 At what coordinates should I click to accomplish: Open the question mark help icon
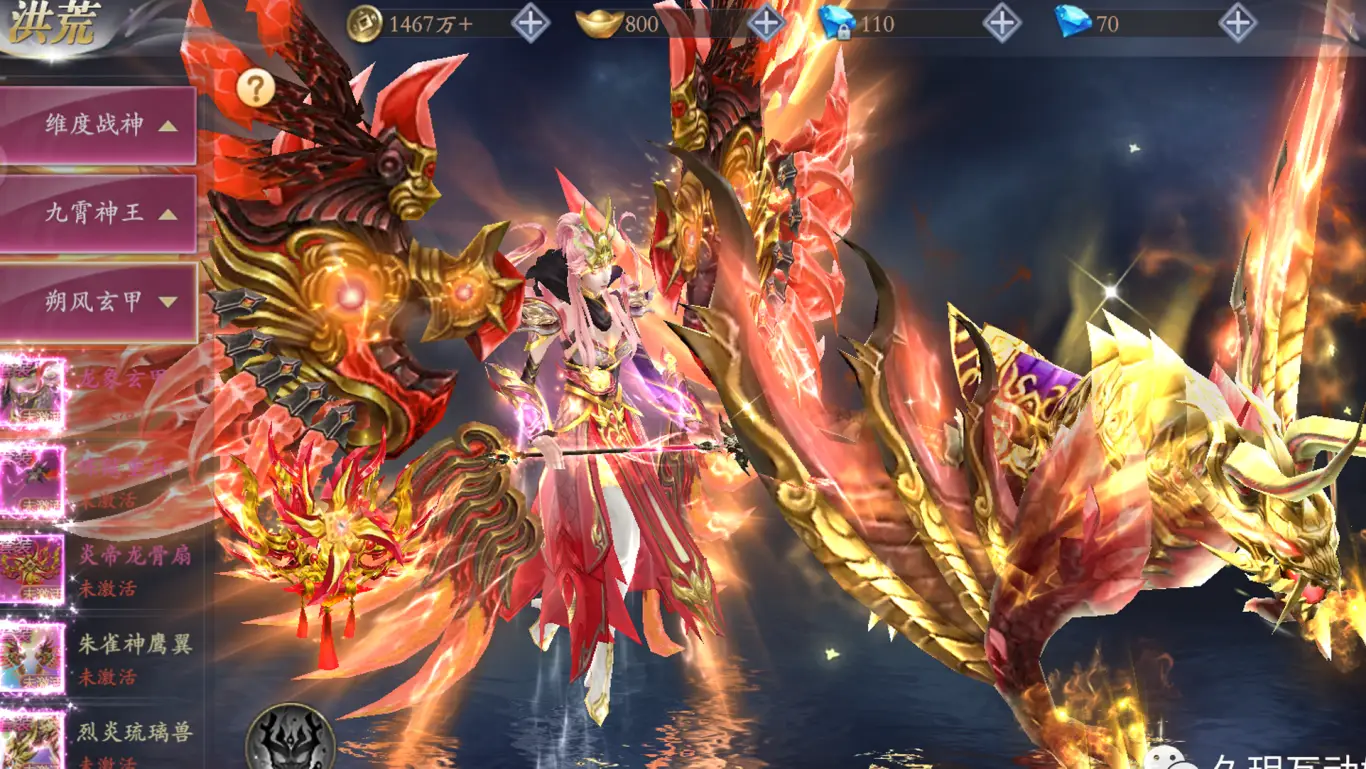point(256,88)
